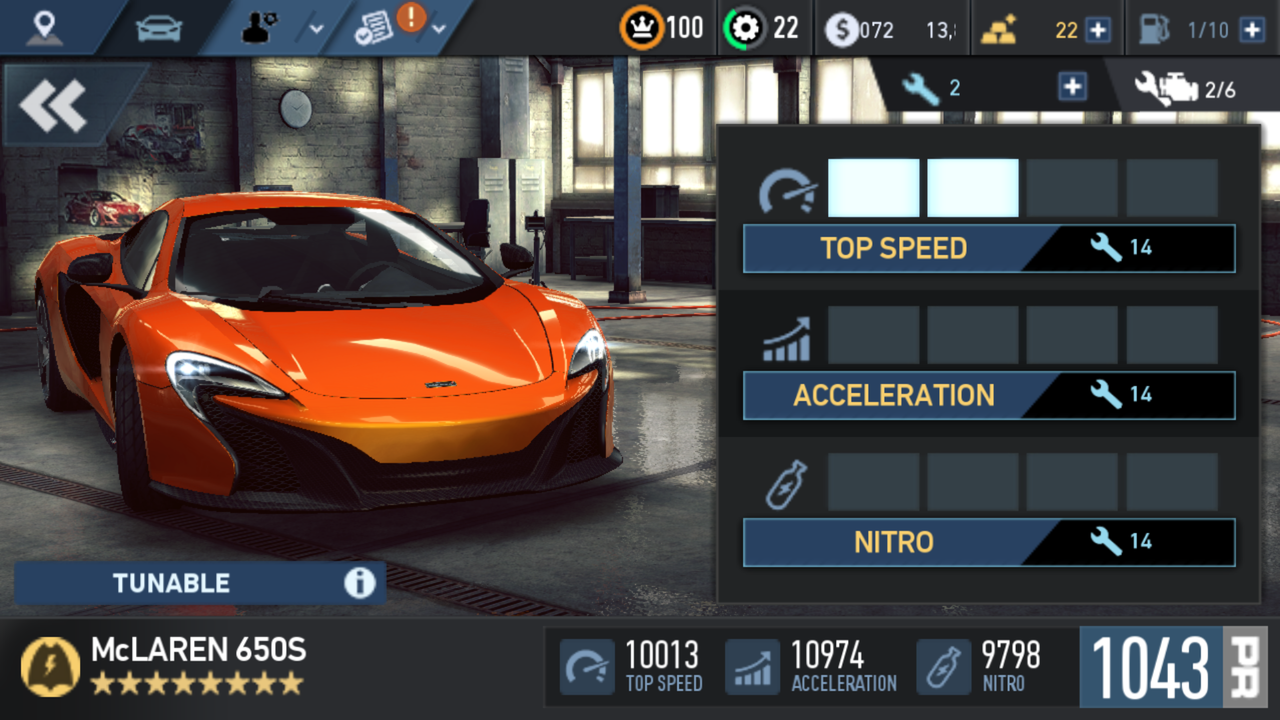The image size is (1280, 720).
Task: Open the map location tab
Action: [x=44, y=28]
